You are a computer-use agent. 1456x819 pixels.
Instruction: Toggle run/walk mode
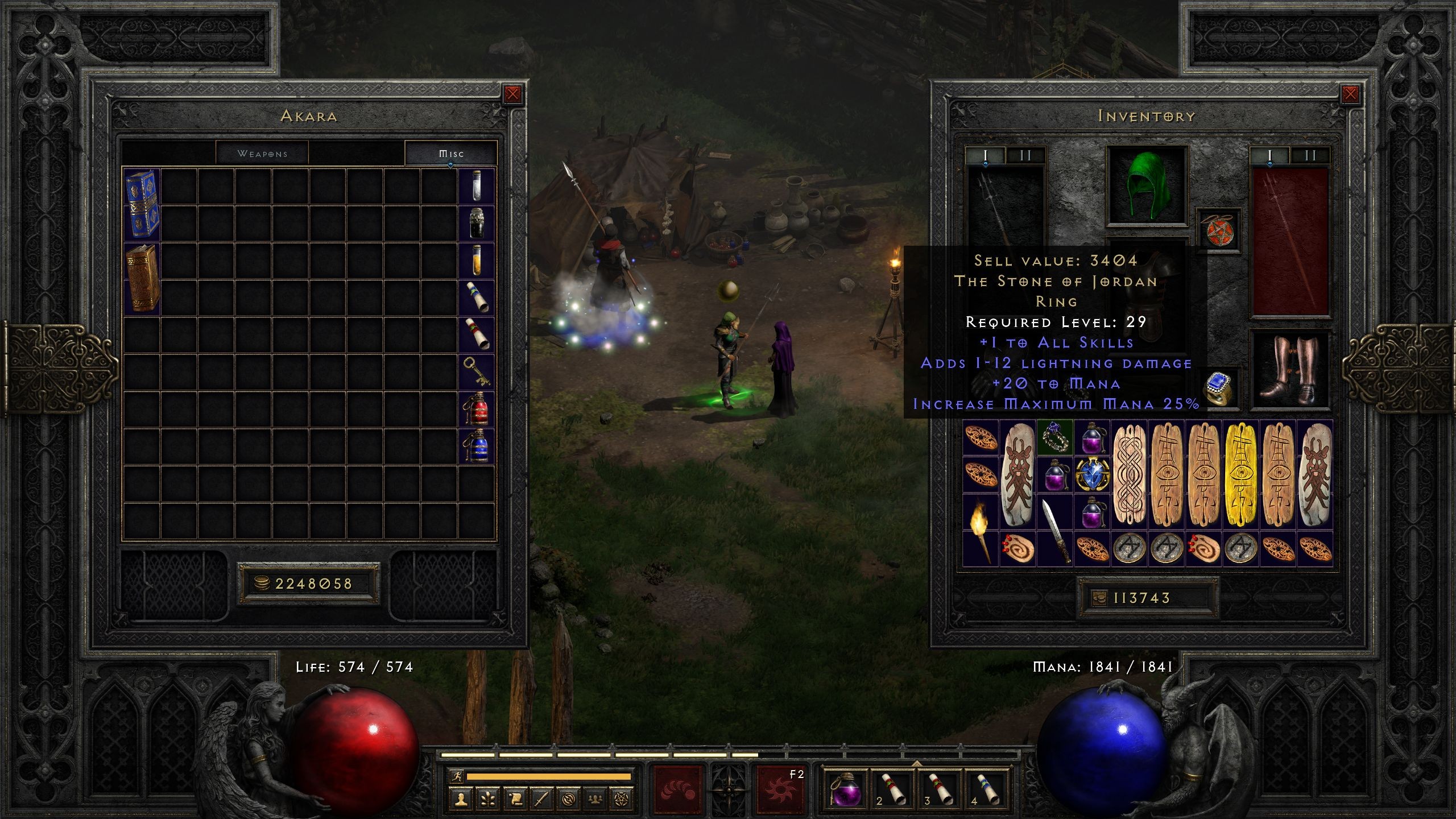(457, 777)
